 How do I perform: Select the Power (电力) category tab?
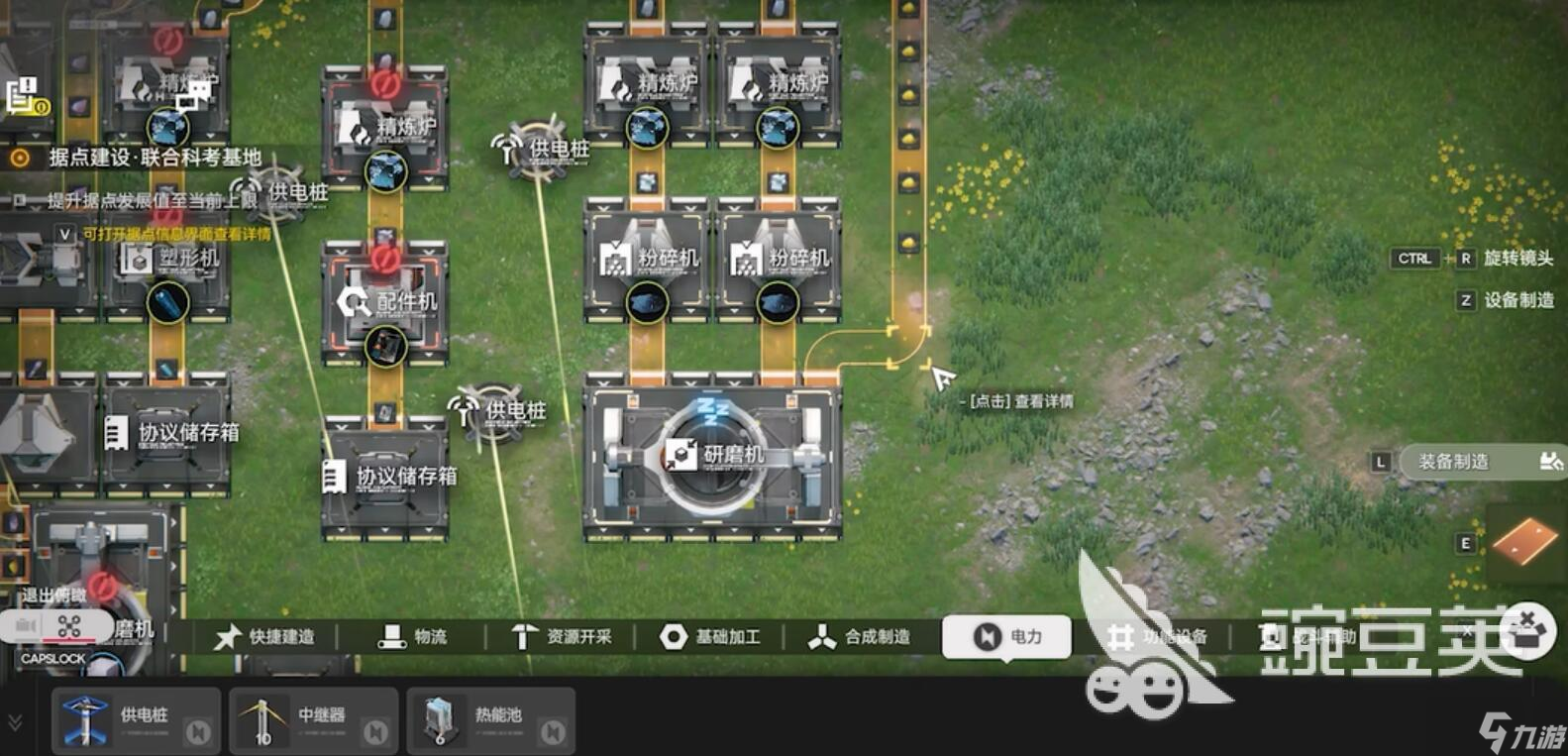[1006, 636]
